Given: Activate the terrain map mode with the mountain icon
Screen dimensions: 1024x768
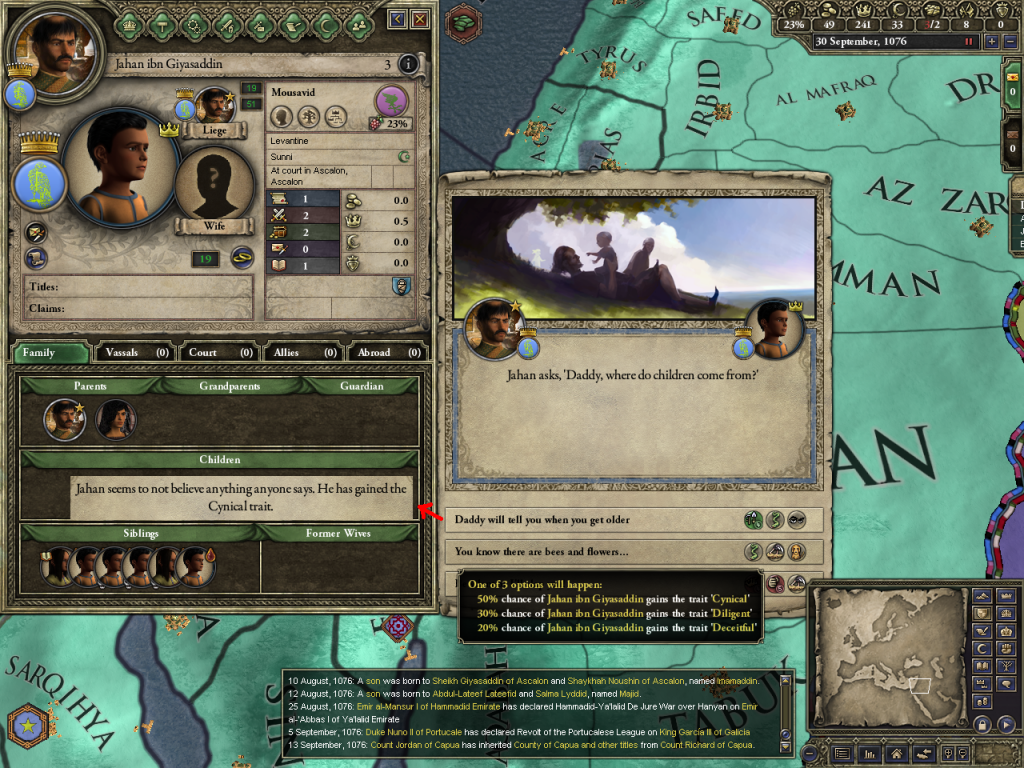Looking at the screenshot, I should tap(981, 595).
